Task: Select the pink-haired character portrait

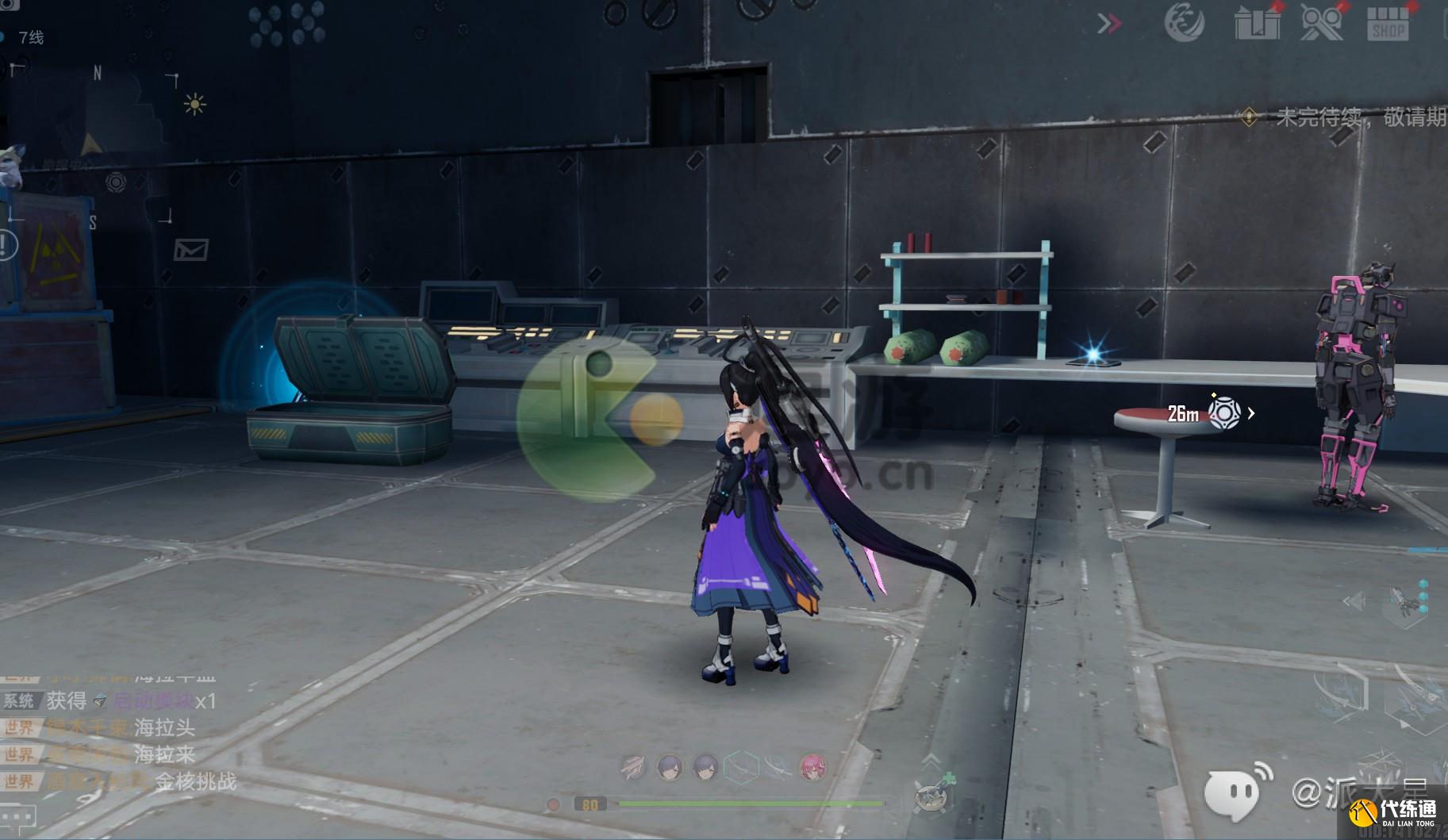Action: coord(812,767)
